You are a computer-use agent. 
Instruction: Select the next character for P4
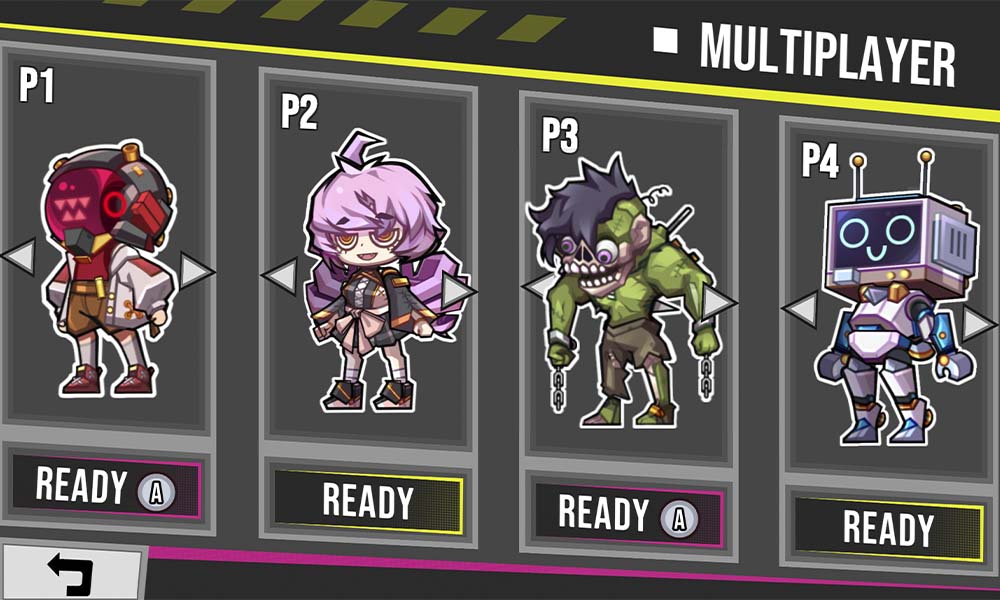click(979, 323)
